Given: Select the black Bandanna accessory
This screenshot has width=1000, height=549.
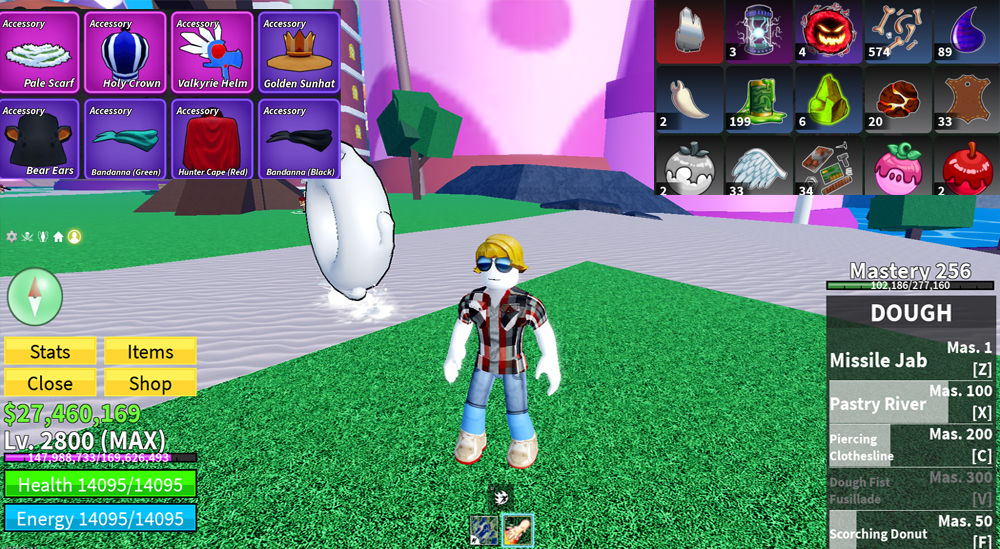Looking at the screenshot, I should pyautogui.click(x=299, y=139).
